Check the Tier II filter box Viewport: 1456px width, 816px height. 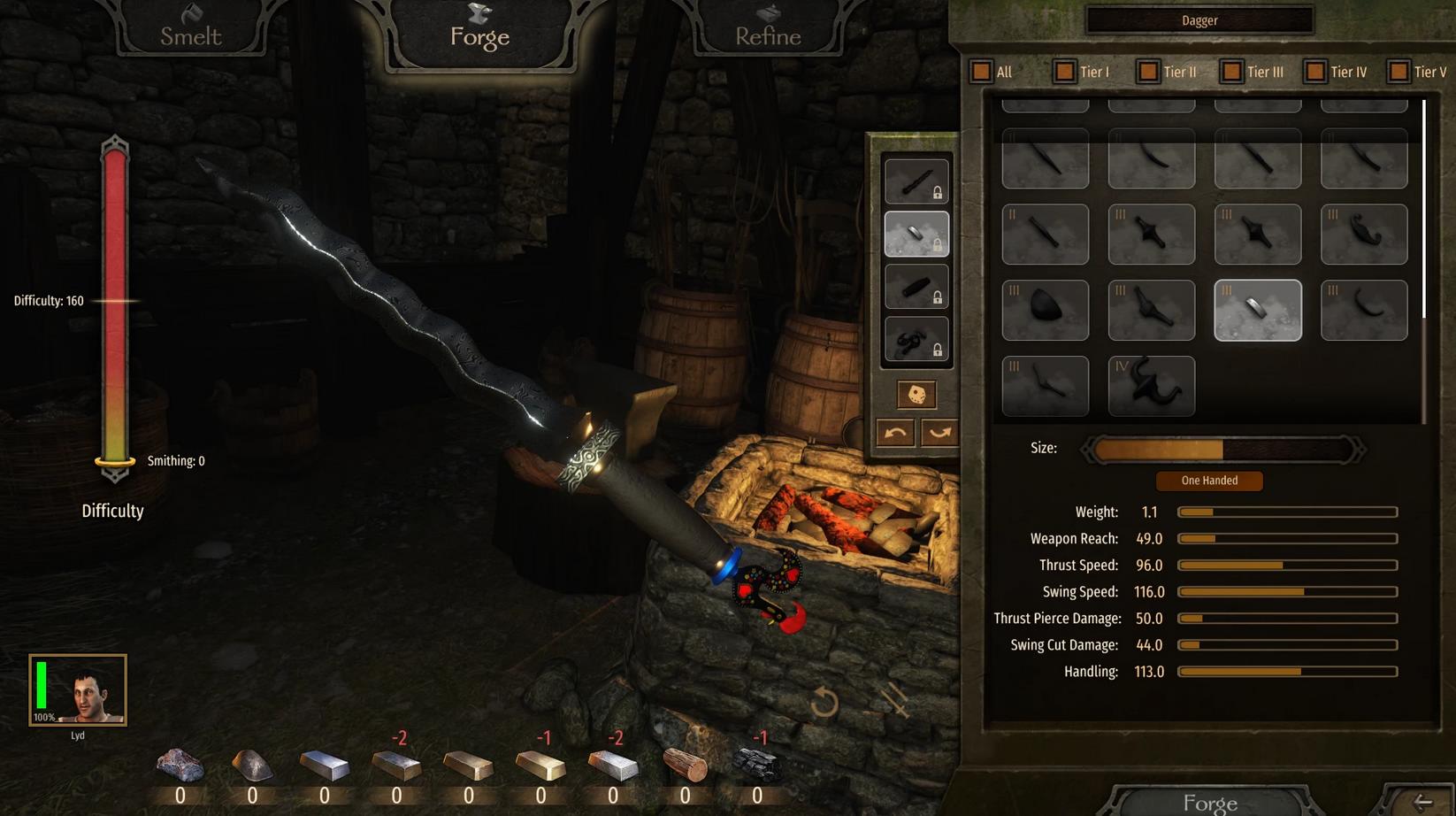[1148, 72]
